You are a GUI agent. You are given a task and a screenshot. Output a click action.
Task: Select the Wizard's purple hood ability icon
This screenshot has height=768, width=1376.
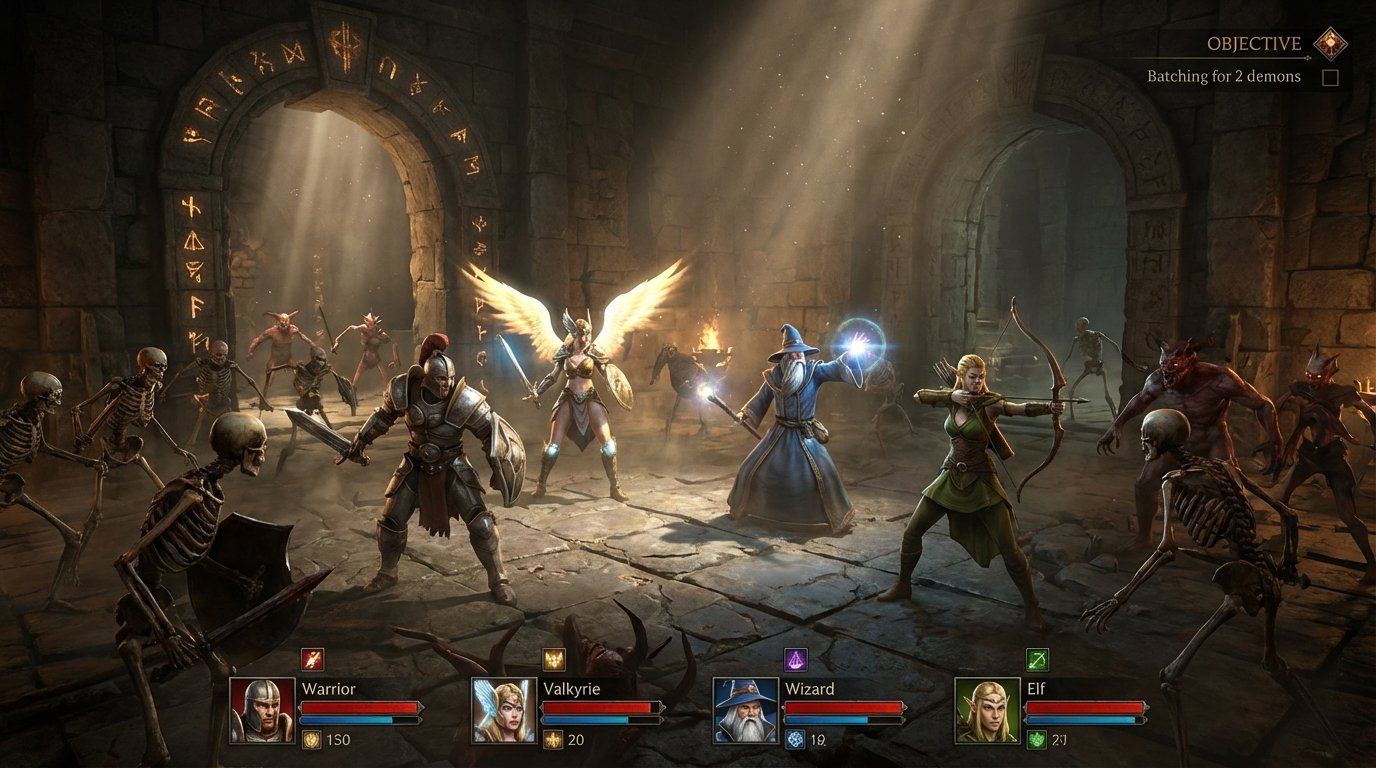pos(796,661)
